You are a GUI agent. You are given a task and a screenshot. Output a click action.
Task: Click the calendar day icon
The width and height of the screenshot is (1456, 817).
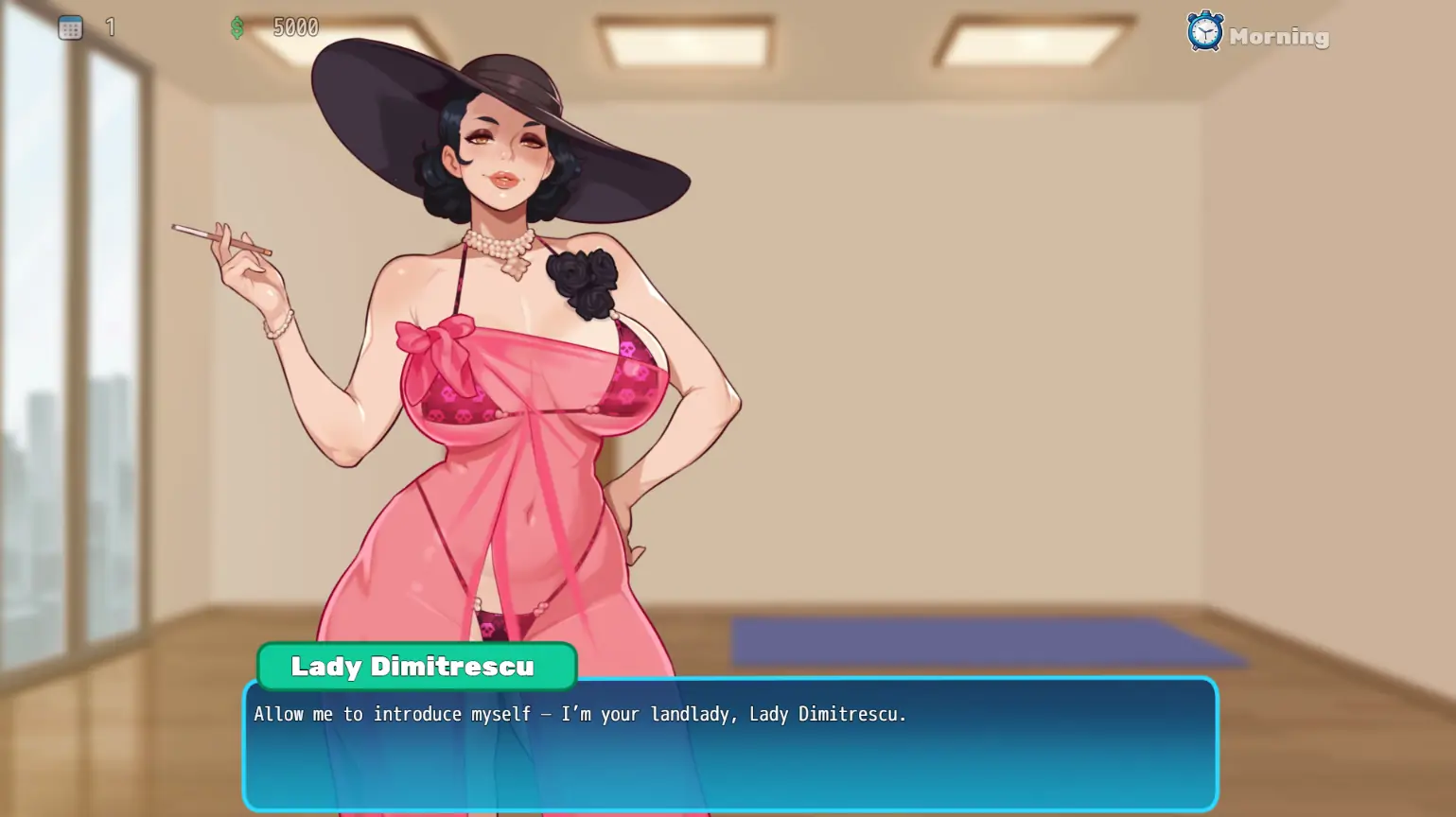(70, 28)
